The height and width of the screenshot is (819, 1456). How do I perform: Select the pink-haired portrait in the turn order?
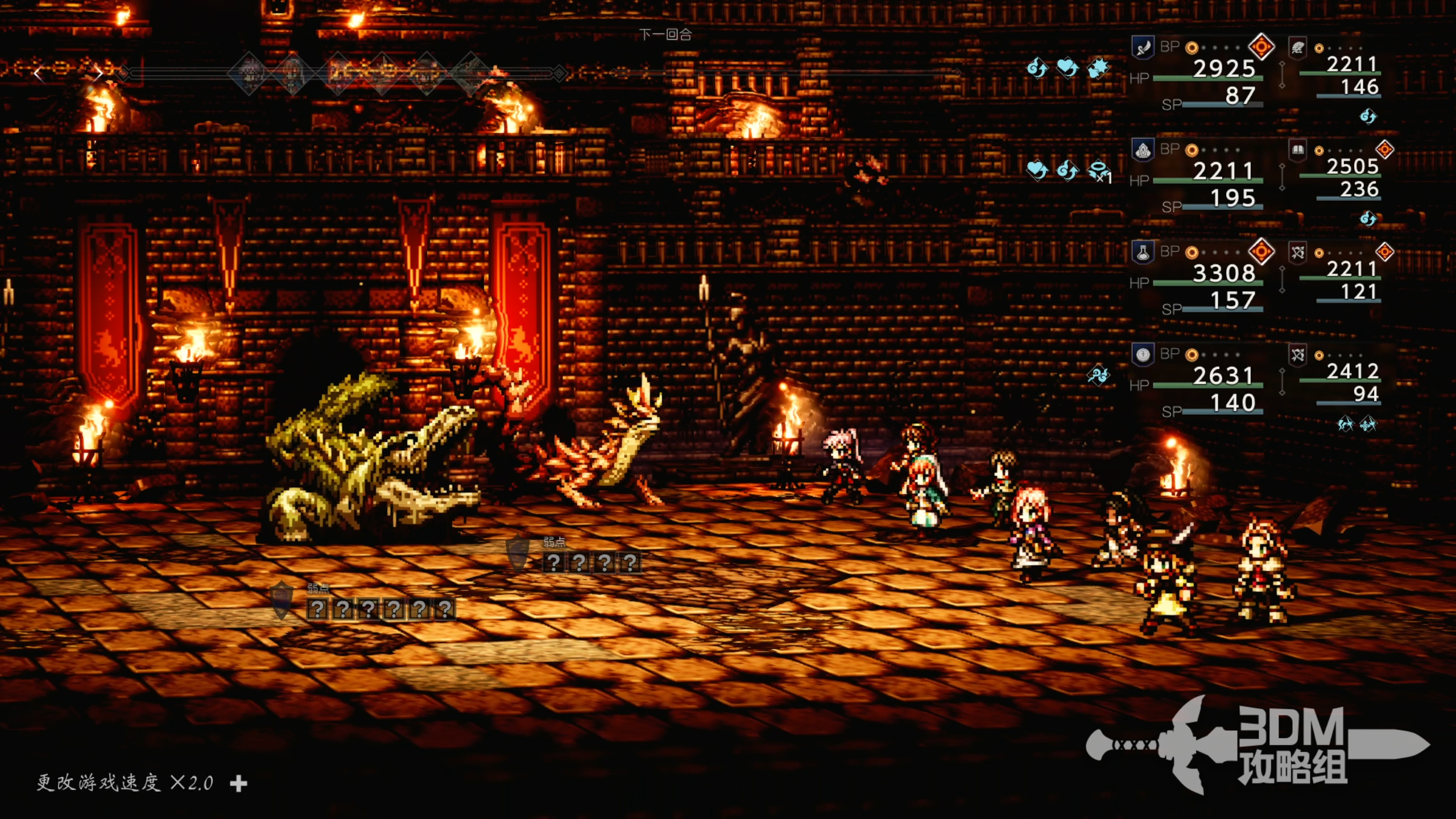tap(249, 73)
